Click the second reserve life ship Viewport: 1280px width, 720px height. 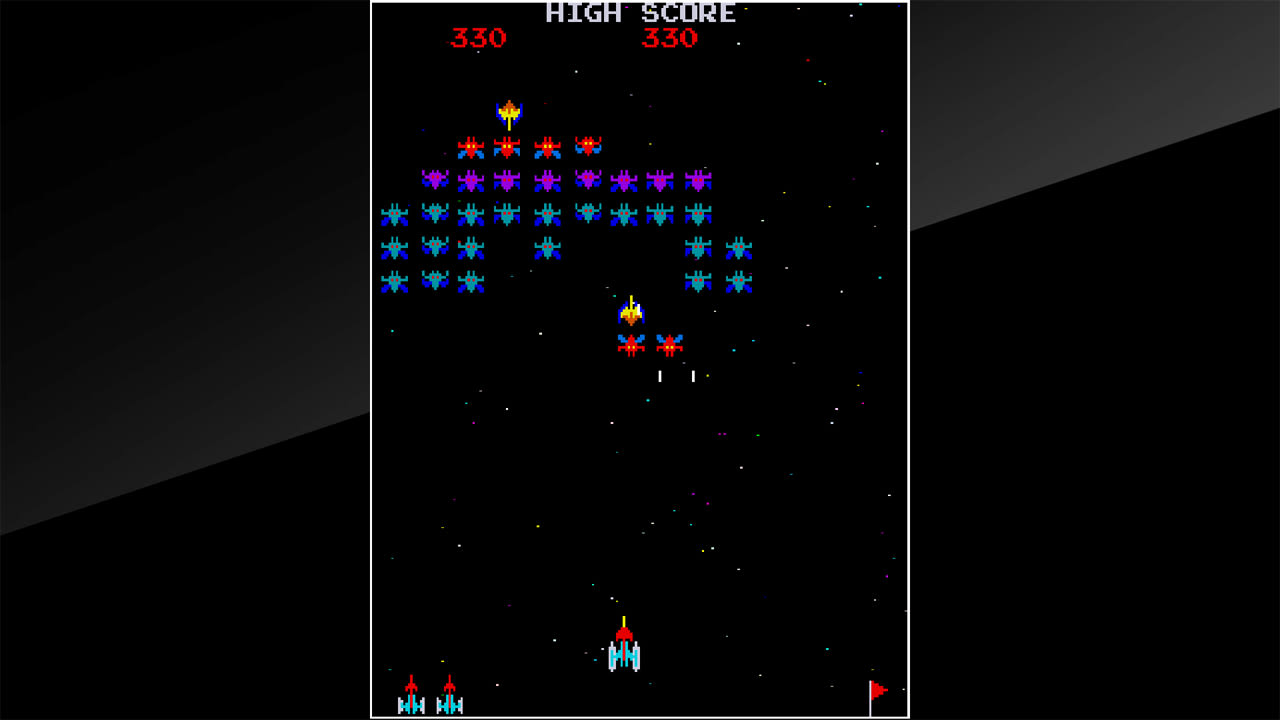449,698
